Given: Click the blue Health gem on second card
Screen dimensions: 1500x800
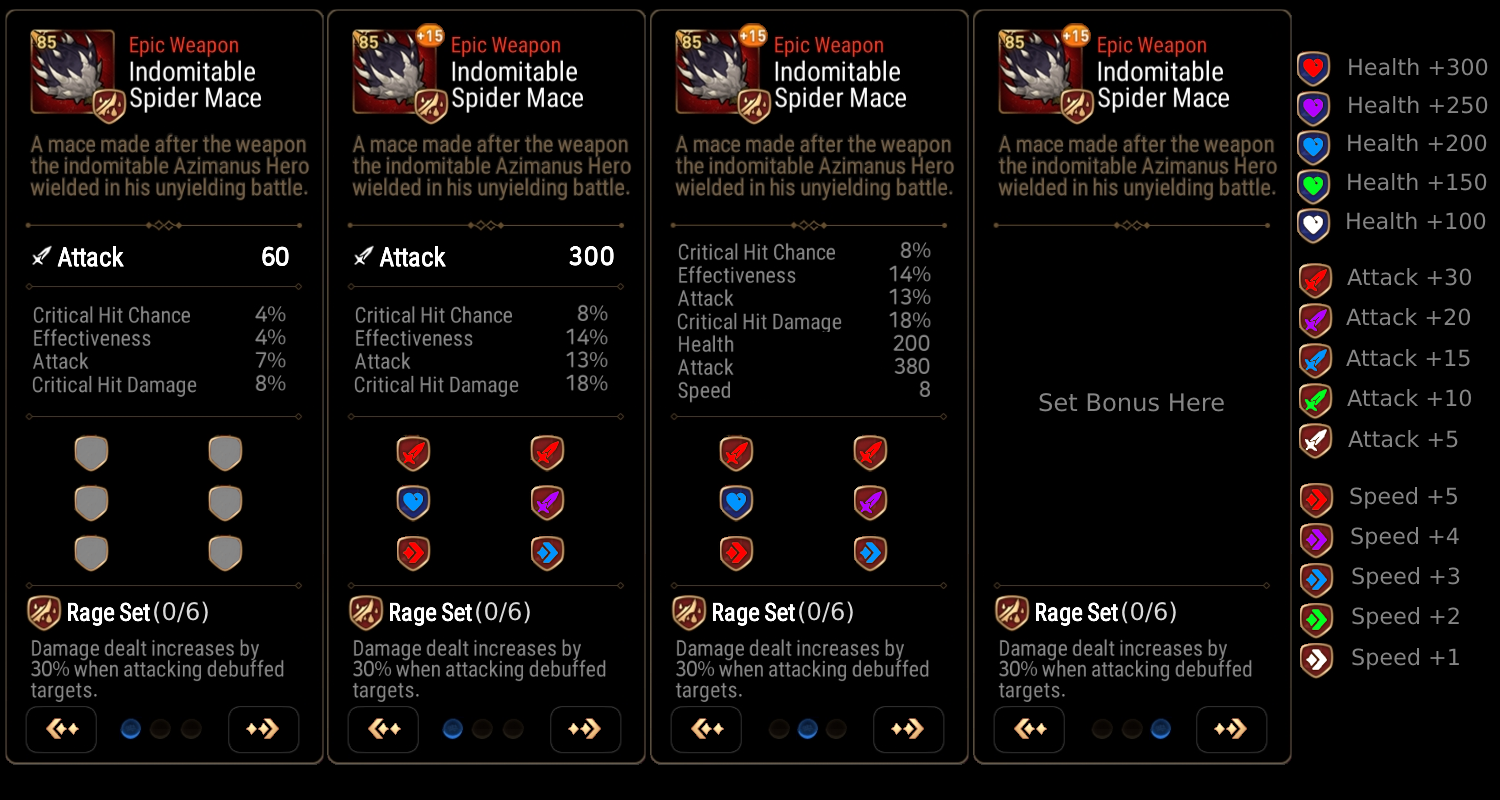Looking at the screenshot, I should (413, 503).
